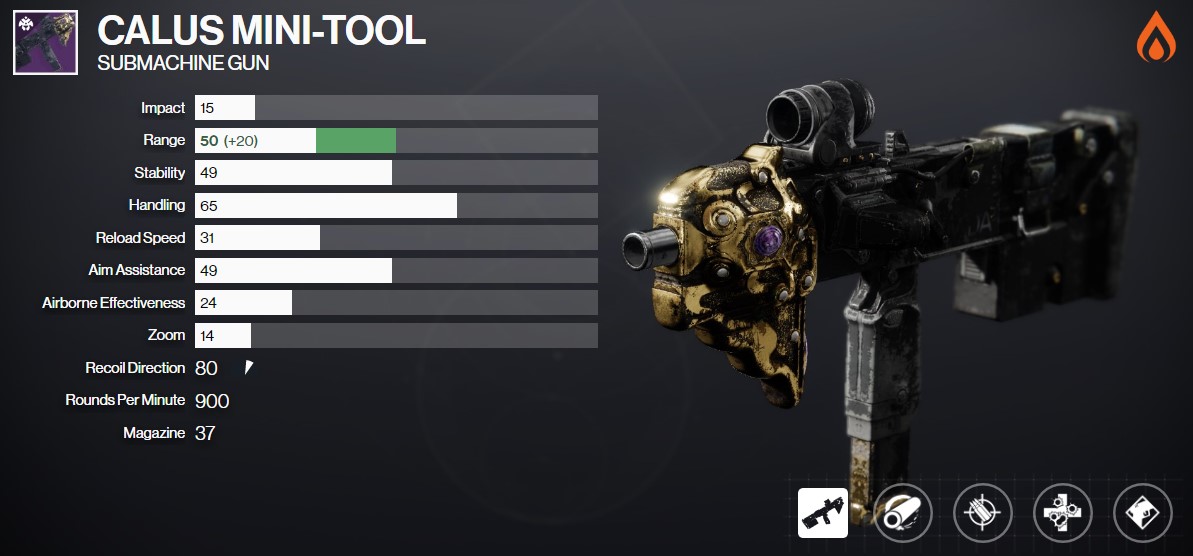Choose the barrel perk icon

(x=903, y=513)
